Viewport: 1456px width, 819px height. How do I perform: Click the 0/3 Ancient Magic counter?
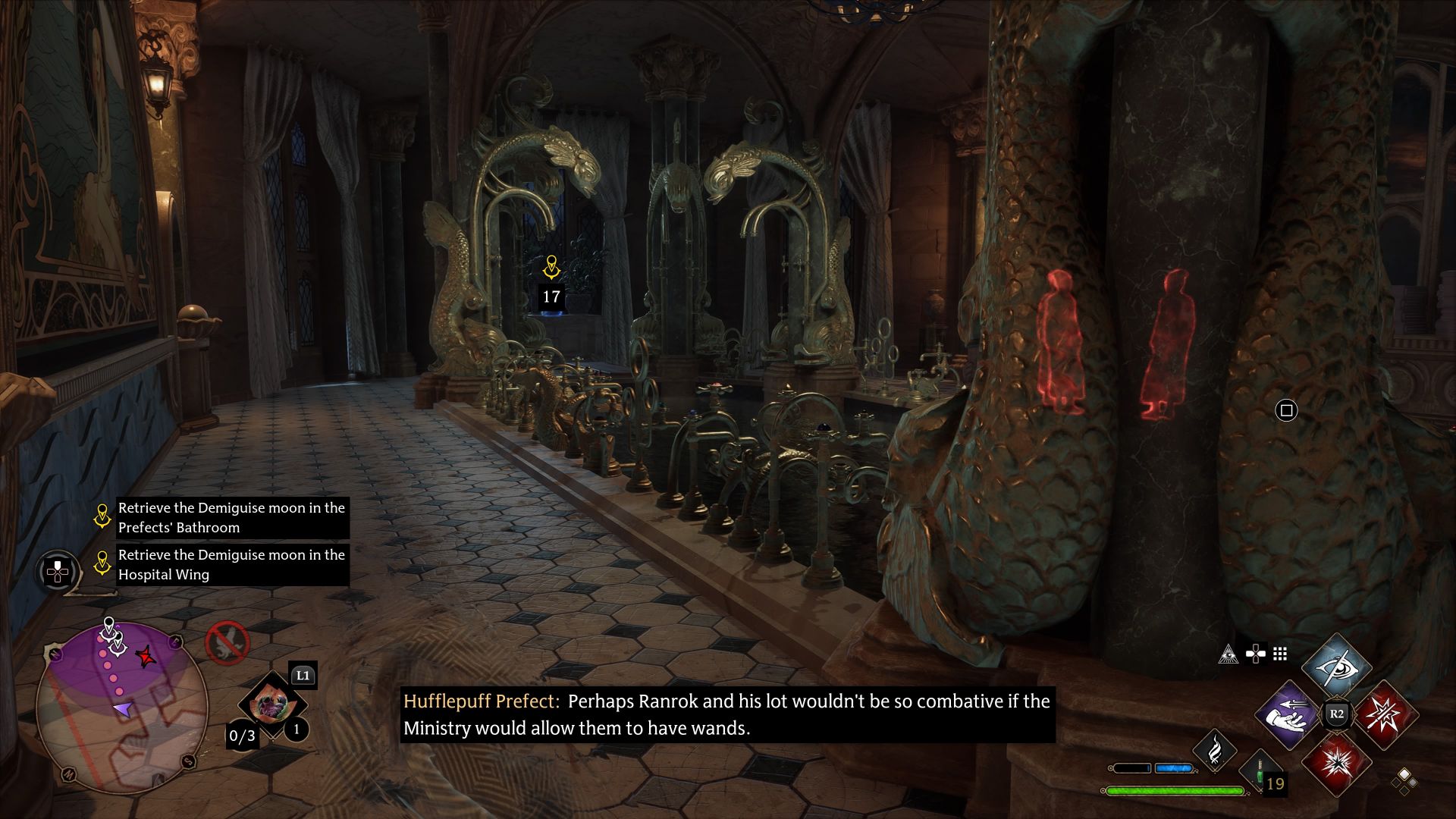[x=242, y=736]
